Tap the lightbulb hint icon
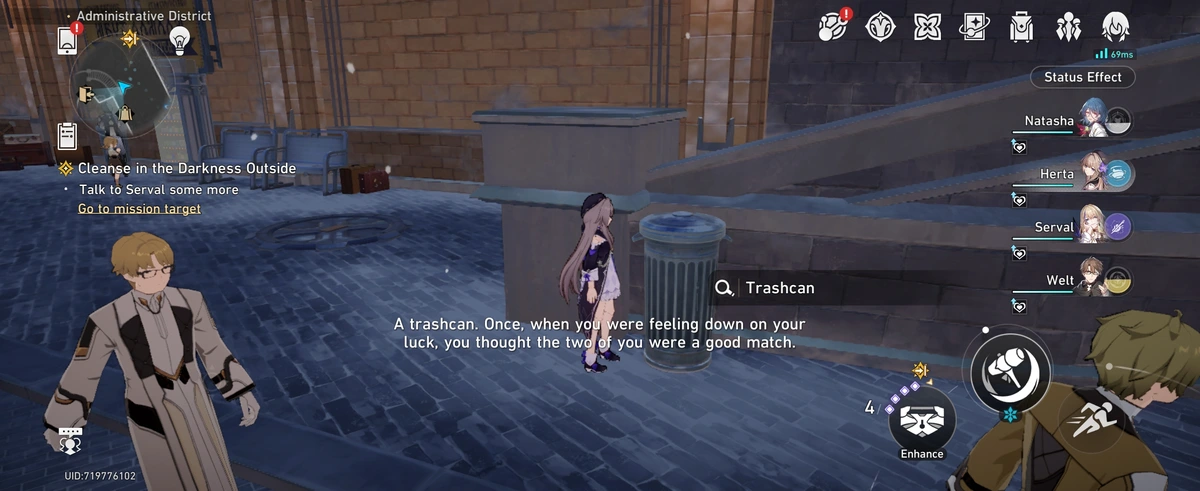The height and width of the screenshot is (491, 1200). coord(180,40)
